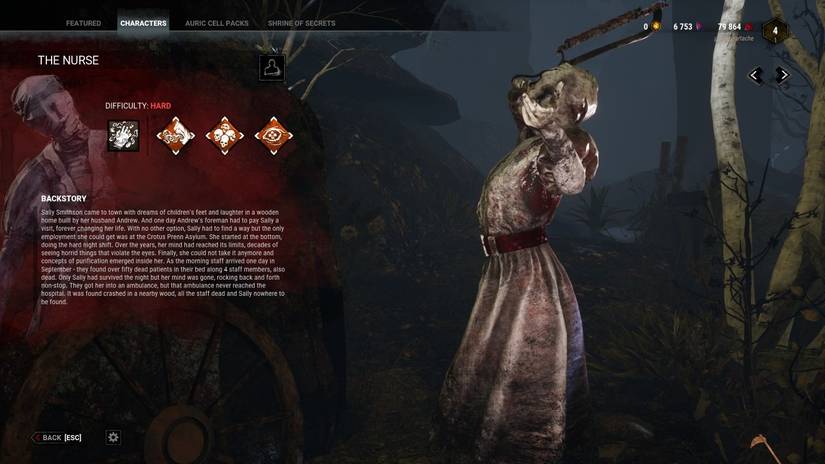Show the eye-shaped perk details

[x=273, y=136]
